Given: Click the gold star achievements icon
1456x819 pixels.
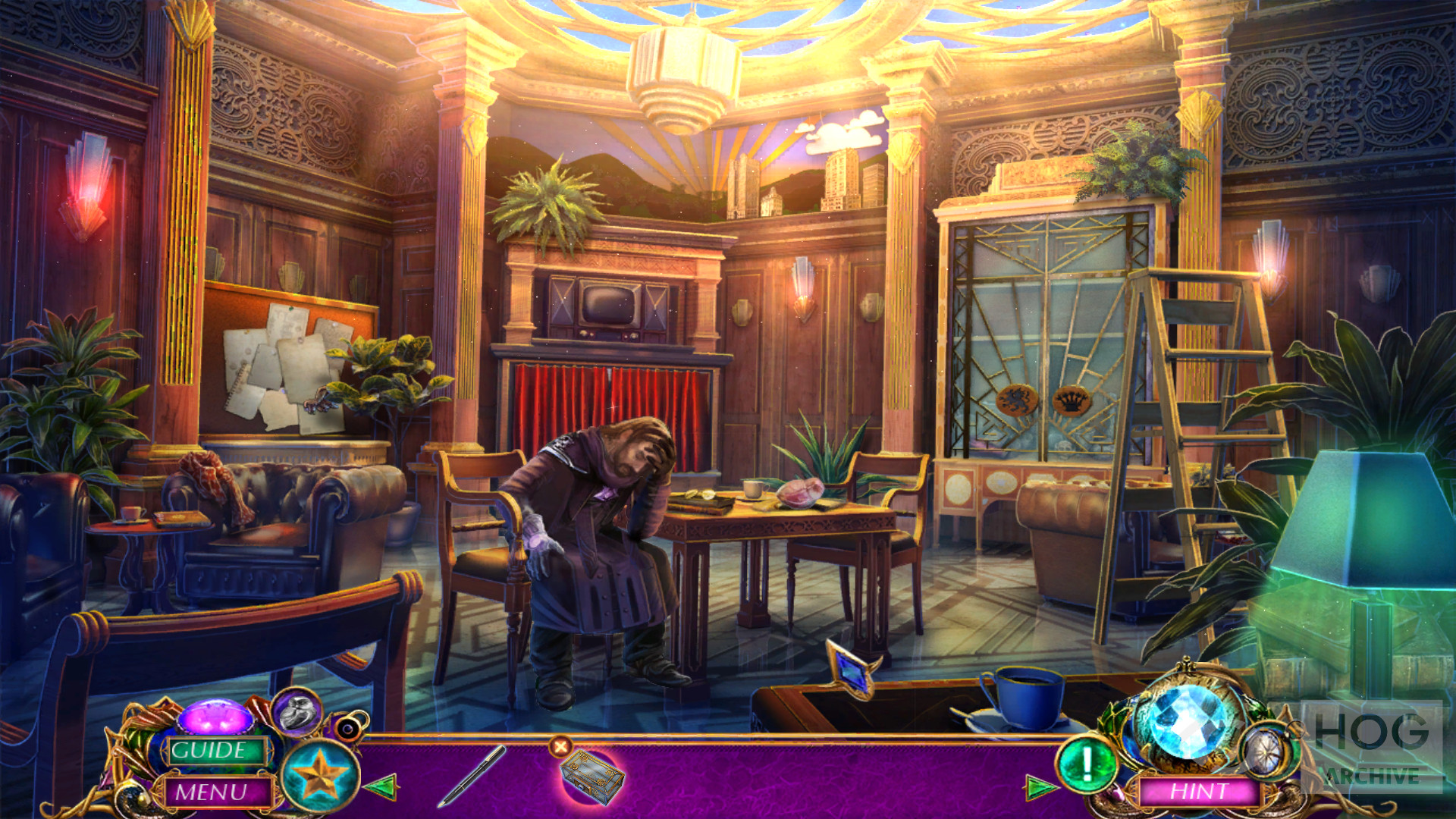Looking at the screenshot, I should coord(319,776).
